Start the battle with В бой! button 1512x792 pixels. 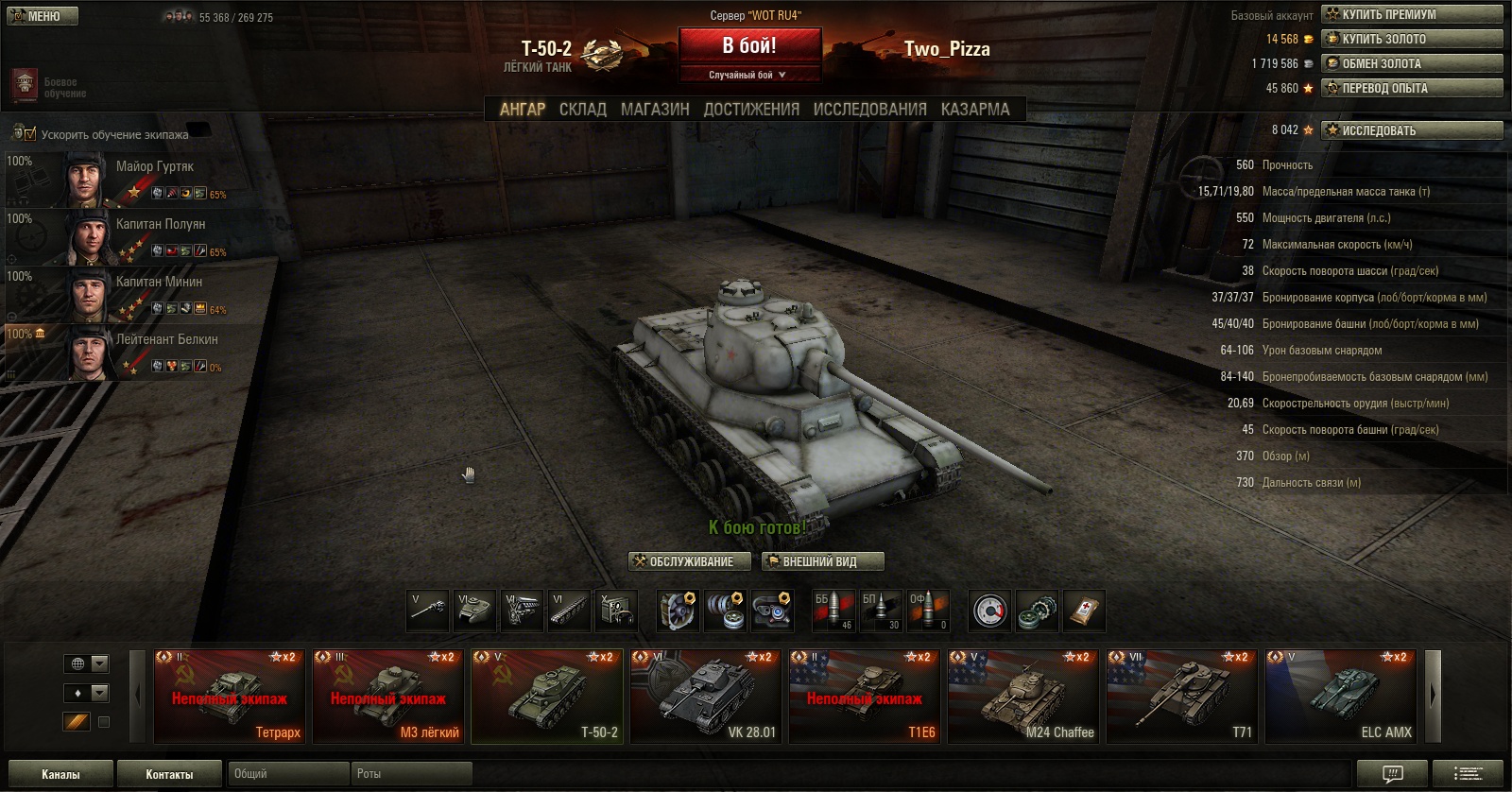[x=749, y=45]
